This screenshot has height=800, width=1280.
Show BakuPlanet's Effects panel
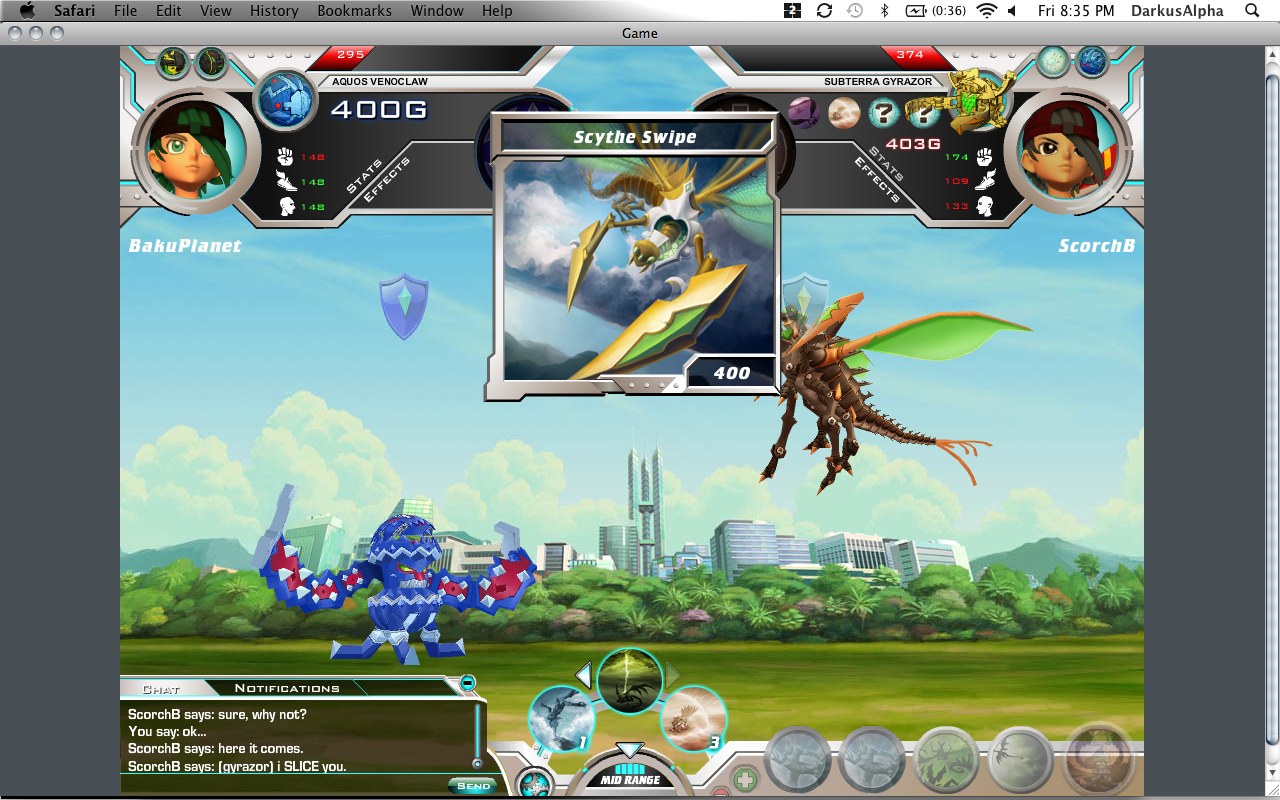[x=386, y=181]
